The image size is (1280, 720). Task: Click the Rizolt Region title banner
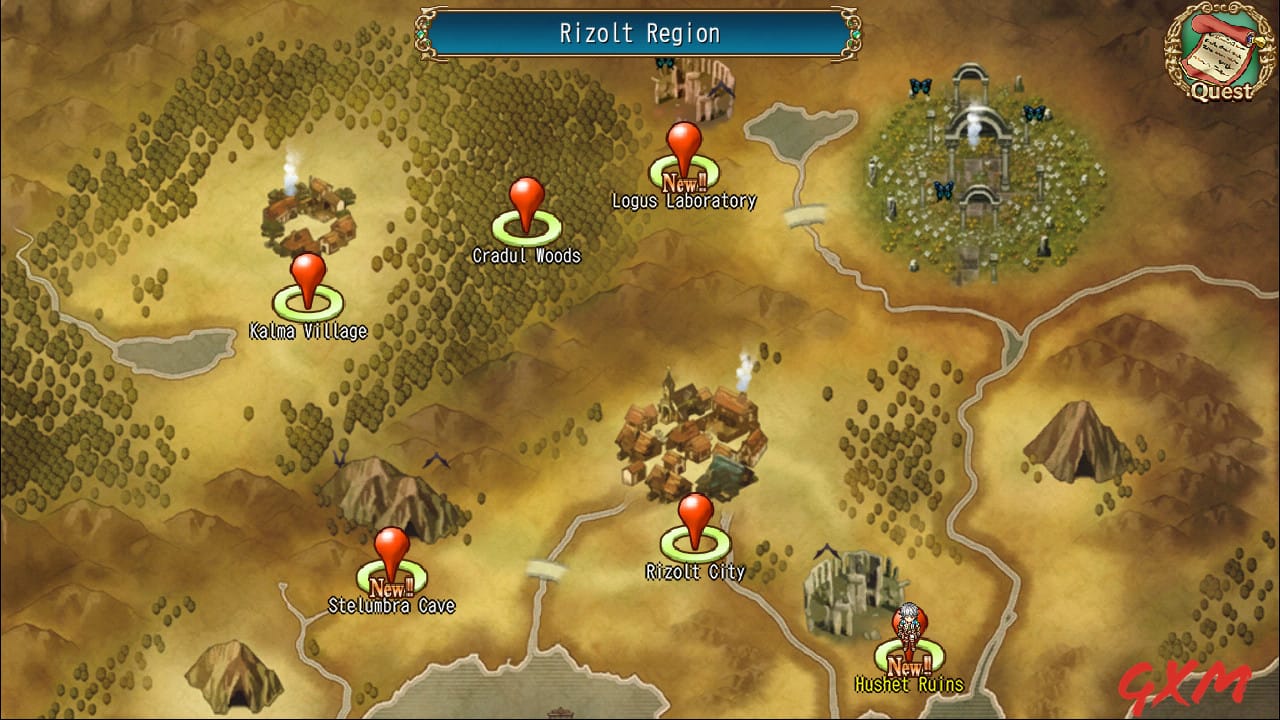(x=640, y=33)
